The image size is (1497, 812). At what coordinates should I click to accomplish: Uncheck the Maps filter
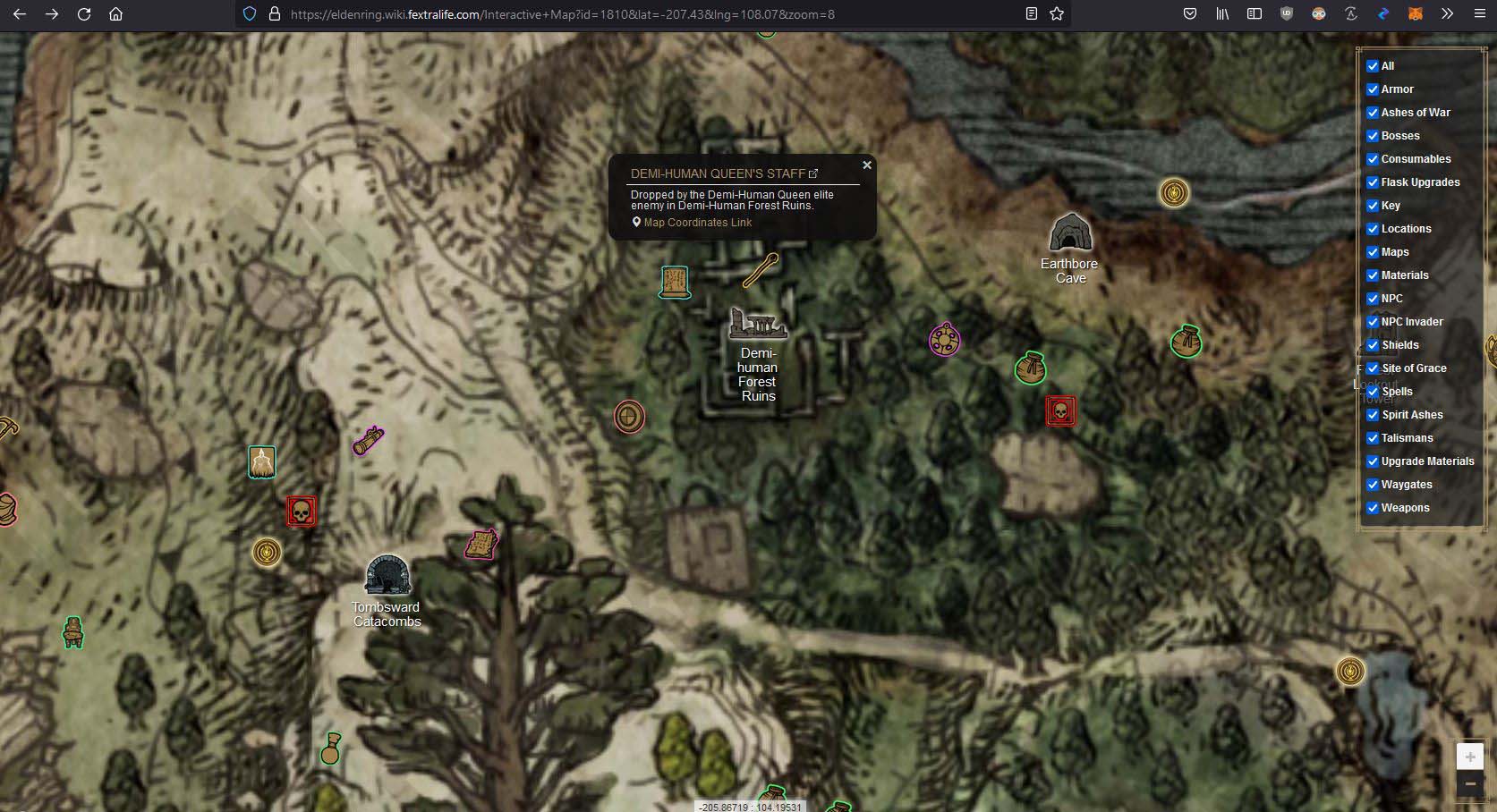pyautogui.click(x=1373, y=252)
